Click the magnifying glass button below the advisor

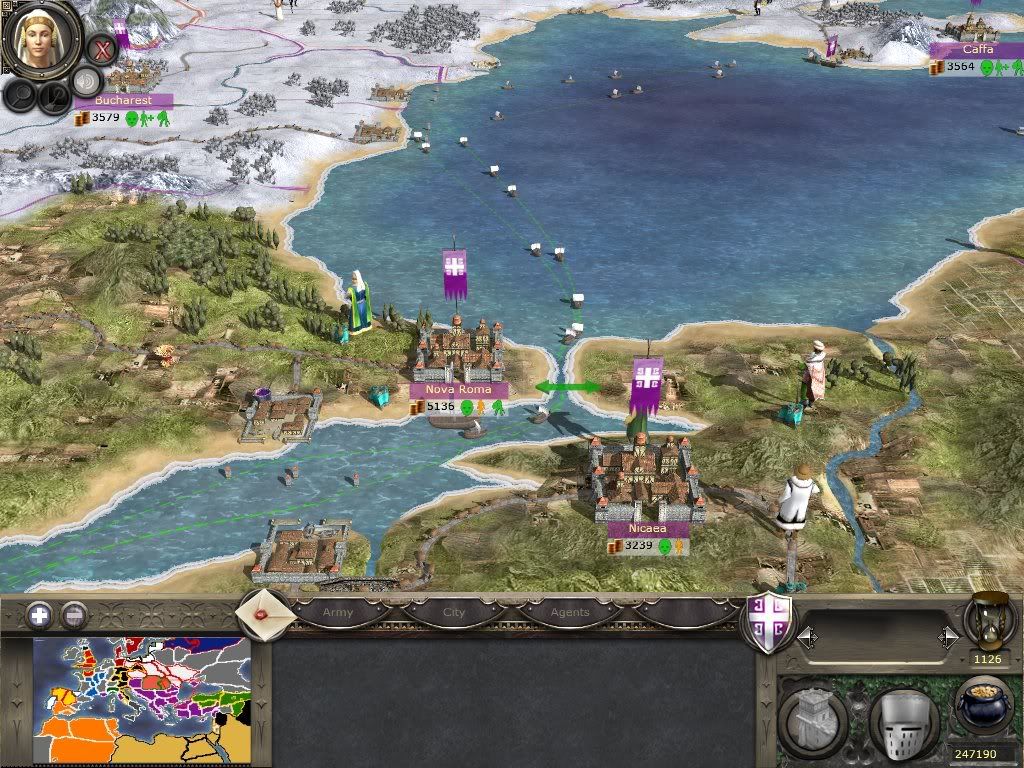pos(21,96)
